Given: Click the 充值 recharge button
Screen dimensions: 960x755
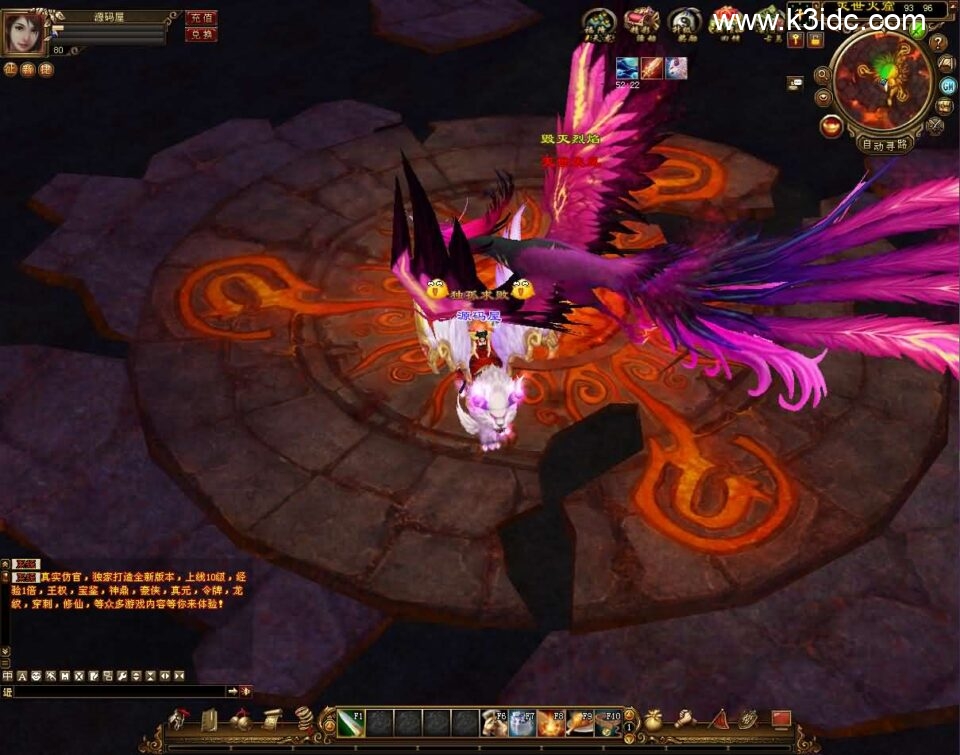Looking at the screenshot, I should tap(201, 18).
